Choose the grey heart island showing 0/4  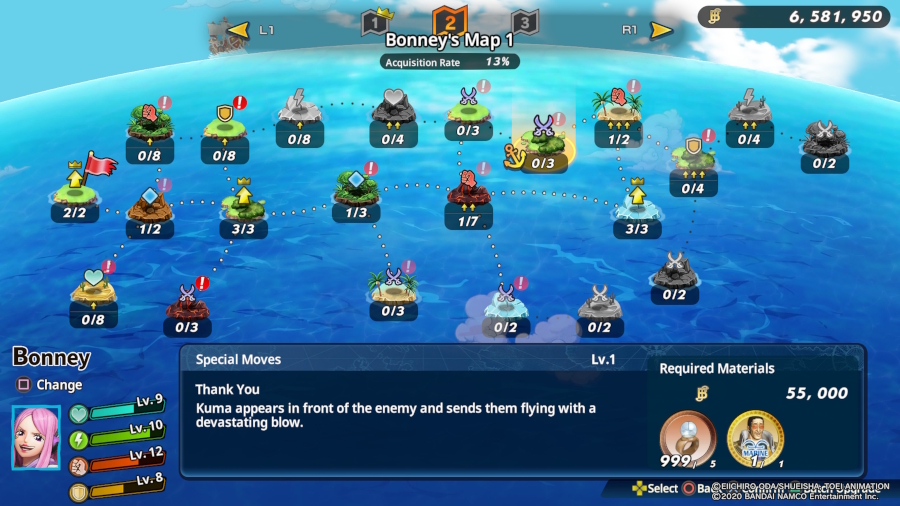point(392,112)
